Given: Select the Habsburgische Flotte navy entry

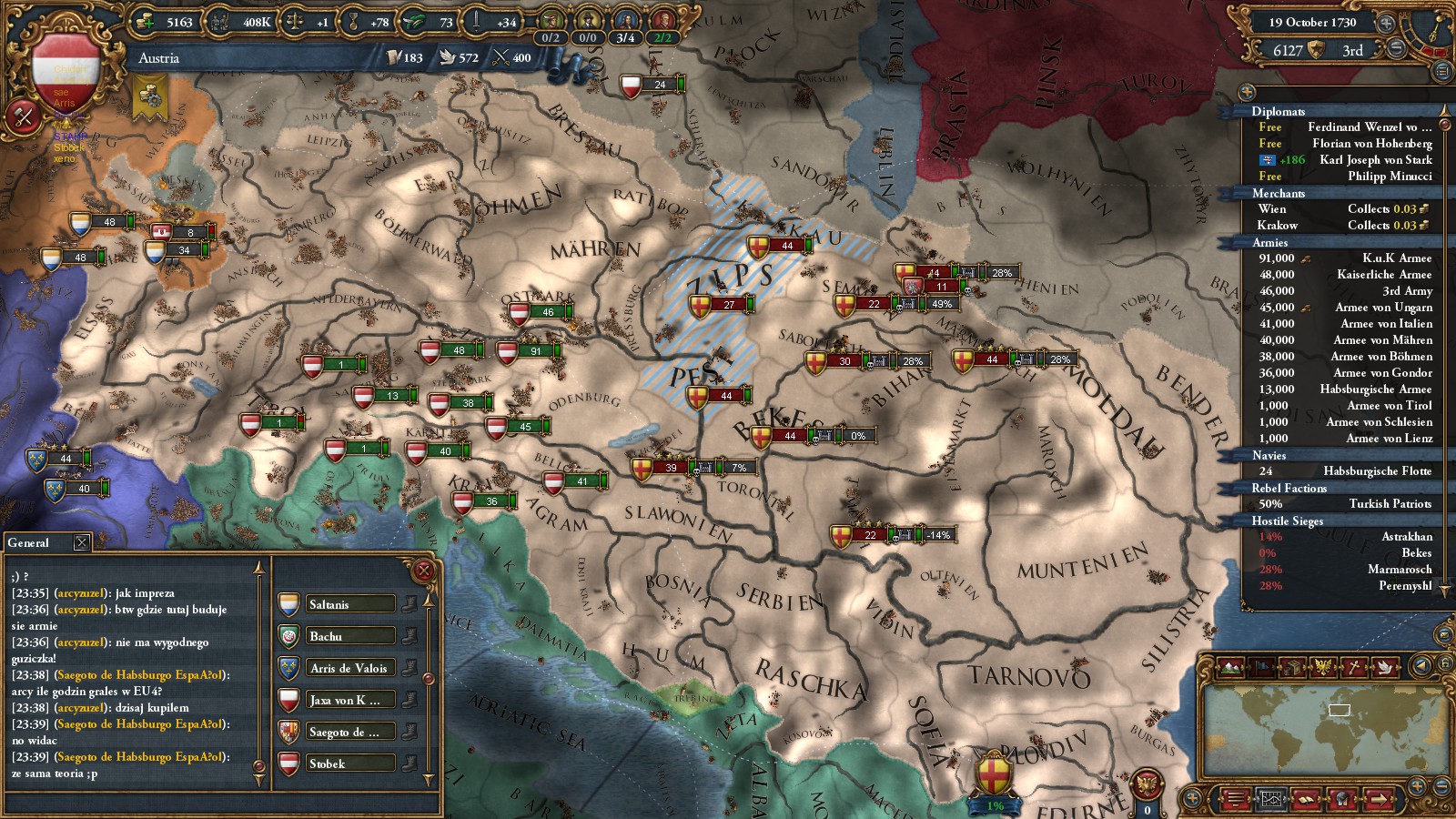Looking at the screenshot, I should click(x=1345, y=471).
